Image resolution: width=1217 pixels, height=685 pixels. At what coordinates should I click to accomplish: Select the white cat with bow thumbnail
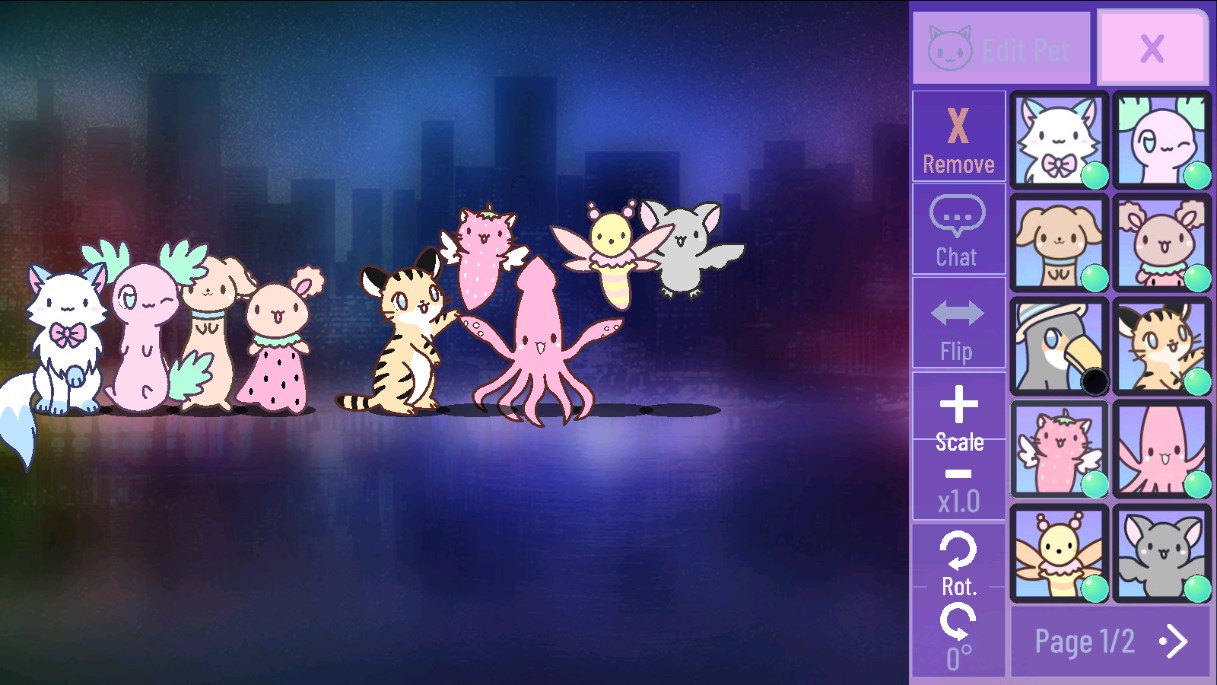pos(1059,140)
